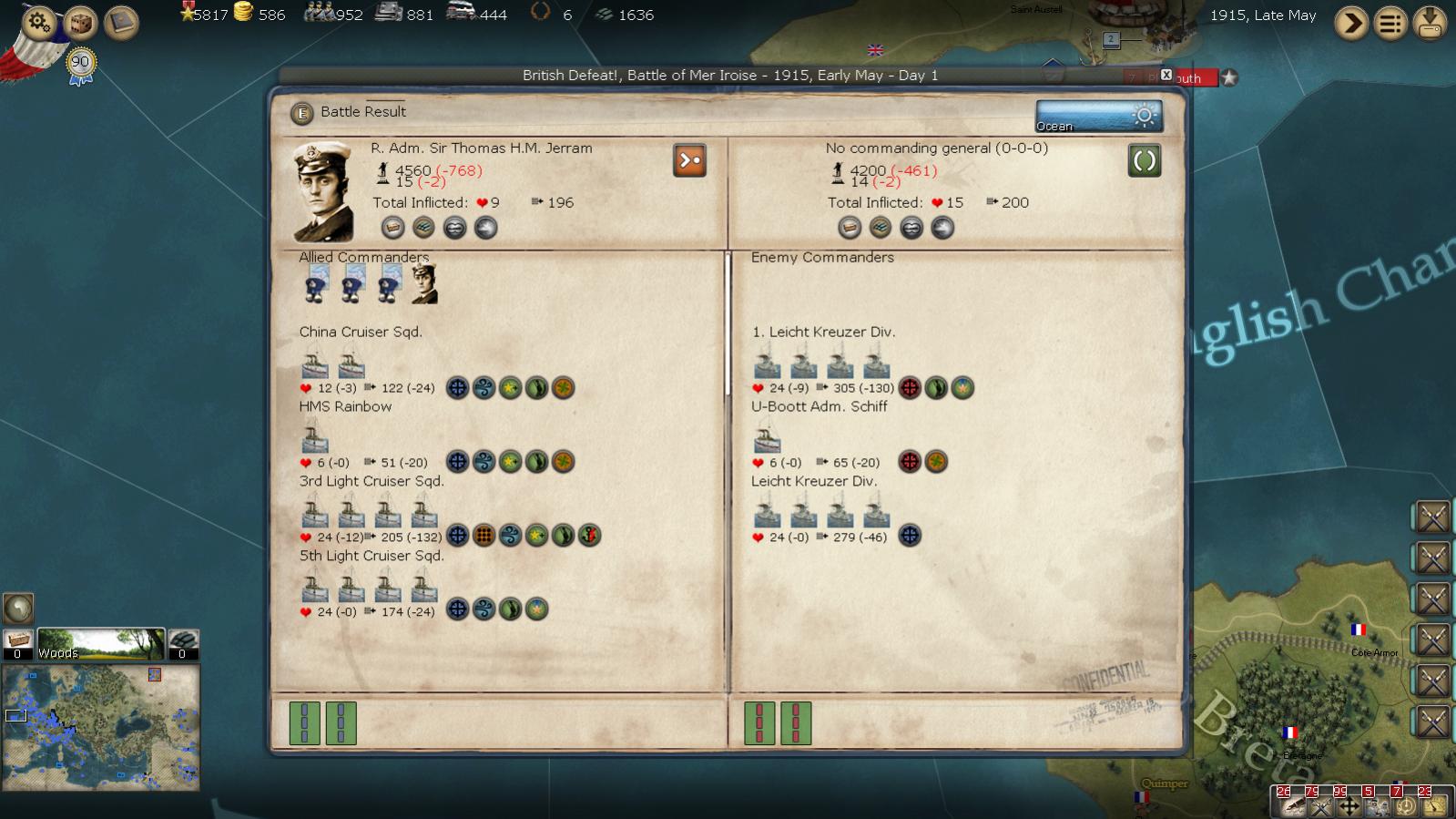Pick the 5th Light Cruiser Sqd. entry
The height and width of the screenshot is (819, 1456).
(372, 556)
